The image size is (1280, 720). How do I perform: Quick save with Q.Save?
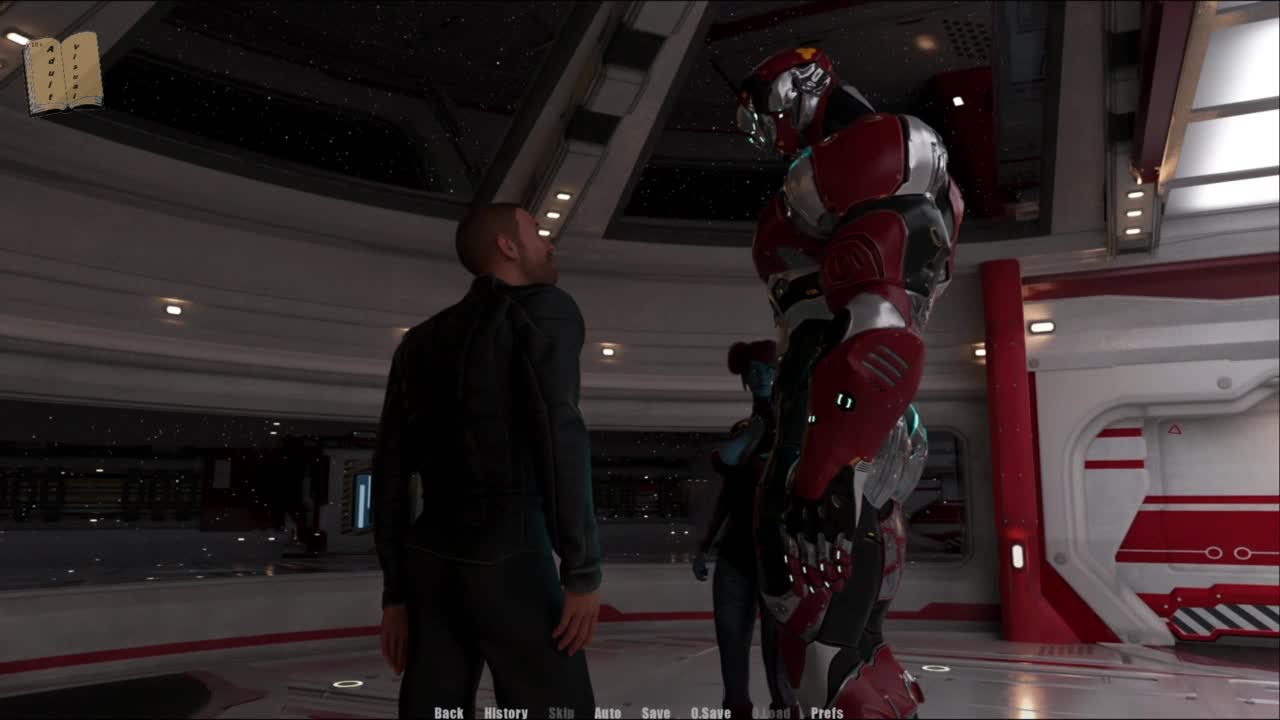pyautogui.click(x=711, y=713)
